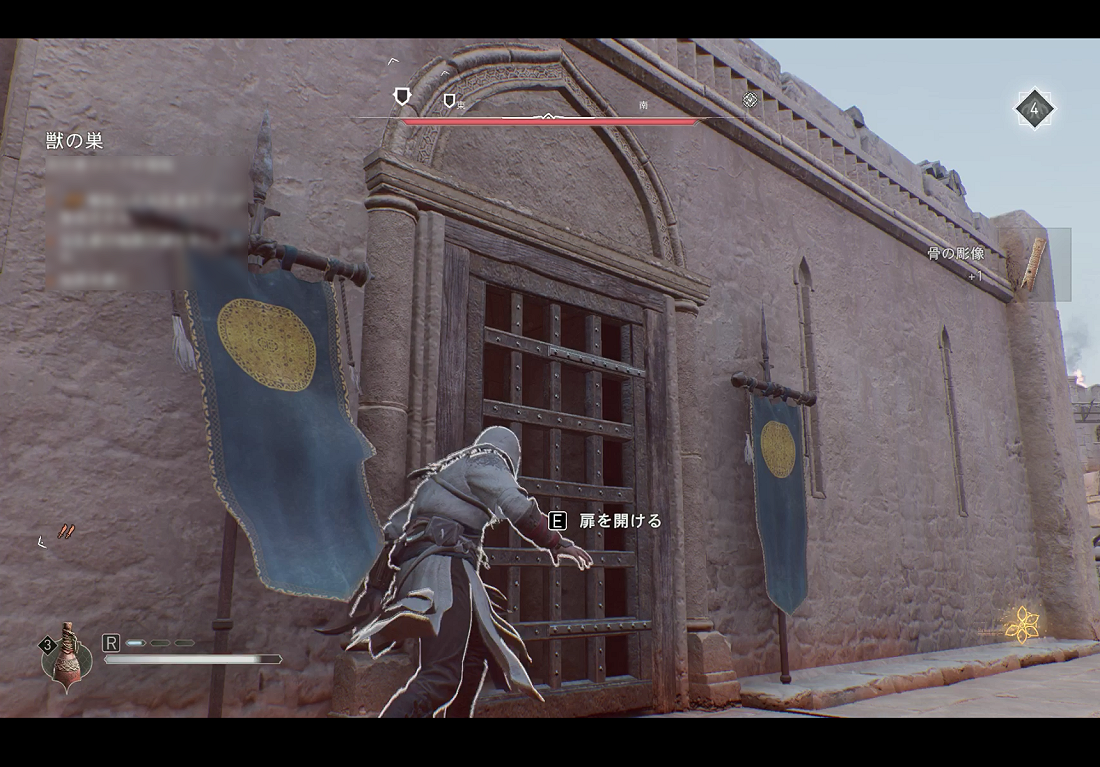Select the orange throwing knives icon
The width and height of the screenshot is (1100, 767).
tap(66, 531)
